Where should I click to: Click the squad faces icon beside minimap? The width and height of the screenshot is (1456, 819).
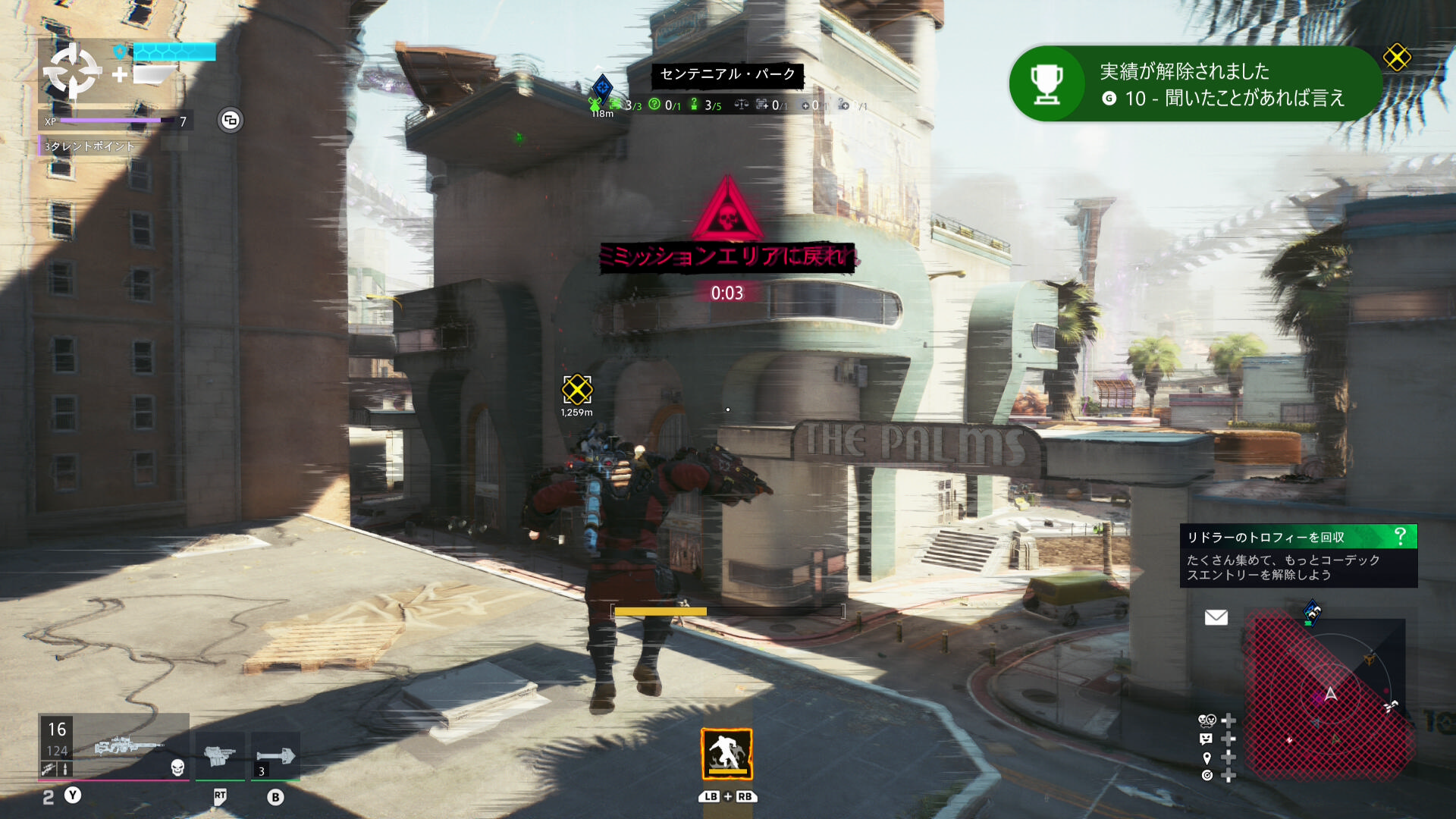pos(1206,720)
